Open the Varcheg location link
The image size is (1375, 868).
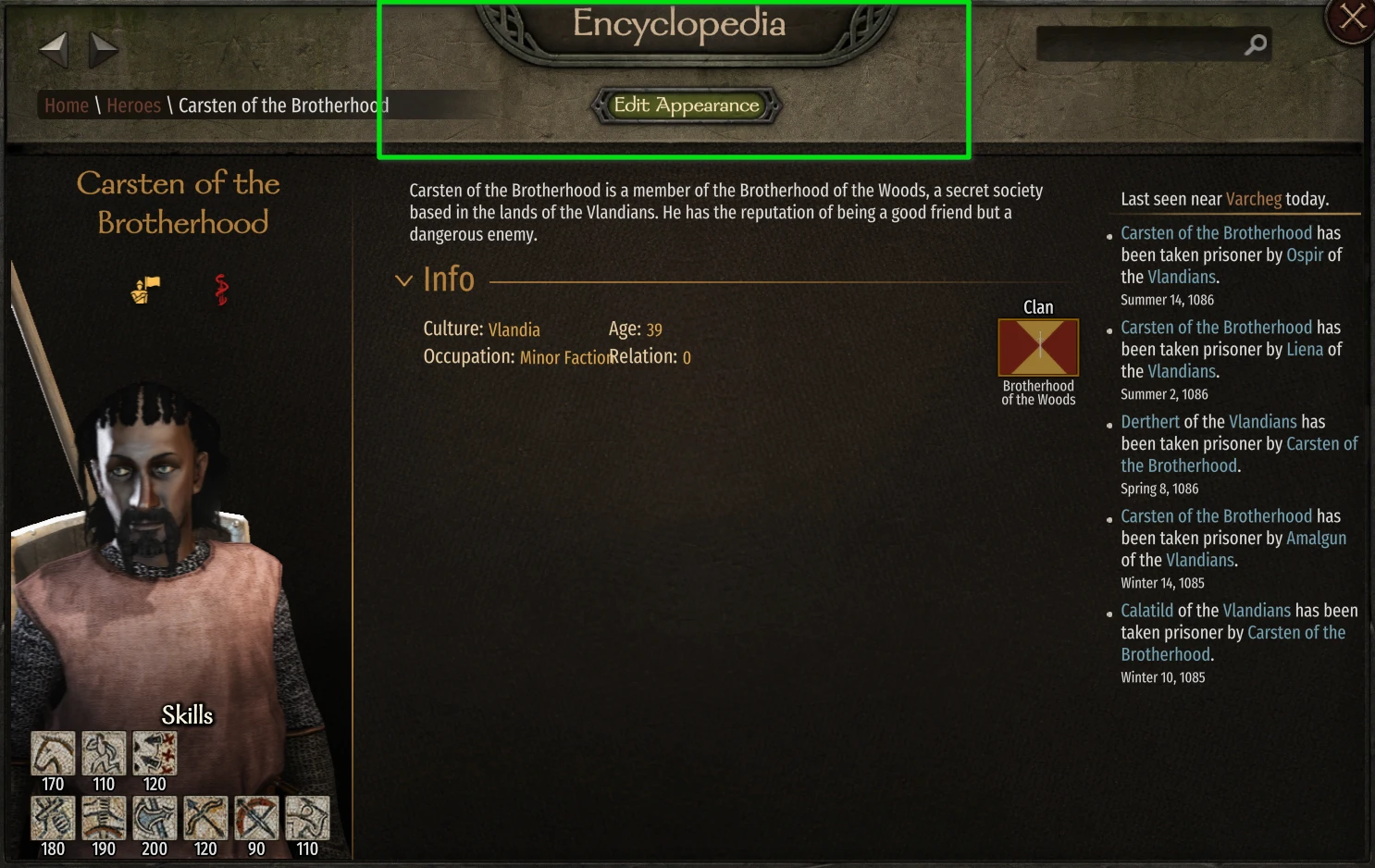point(1253,198)
